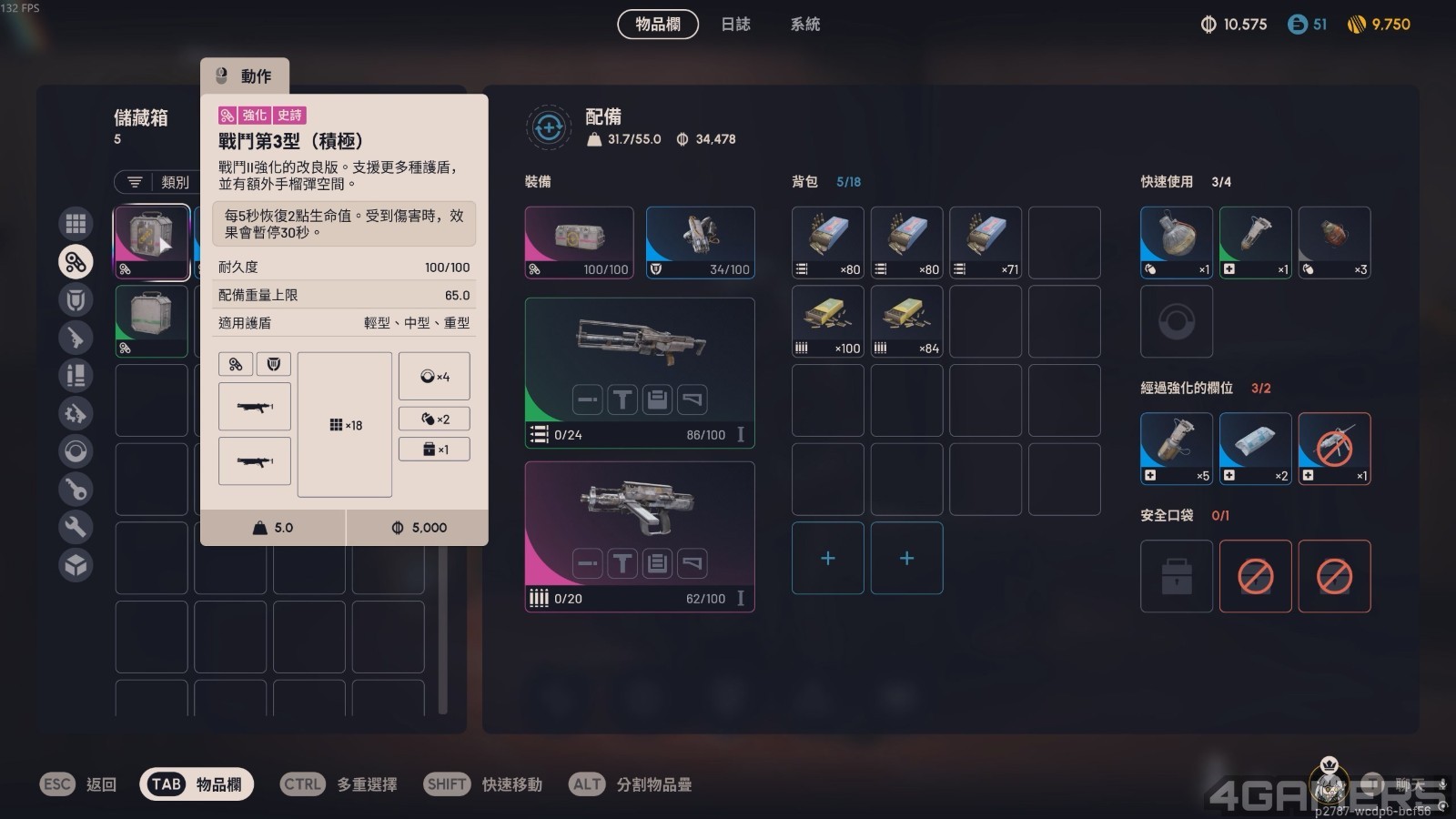Open the magazine attachment slot on the lower weapon
Image resolution: width=1456 pixels, height=819 pixels.
(655, 561)
